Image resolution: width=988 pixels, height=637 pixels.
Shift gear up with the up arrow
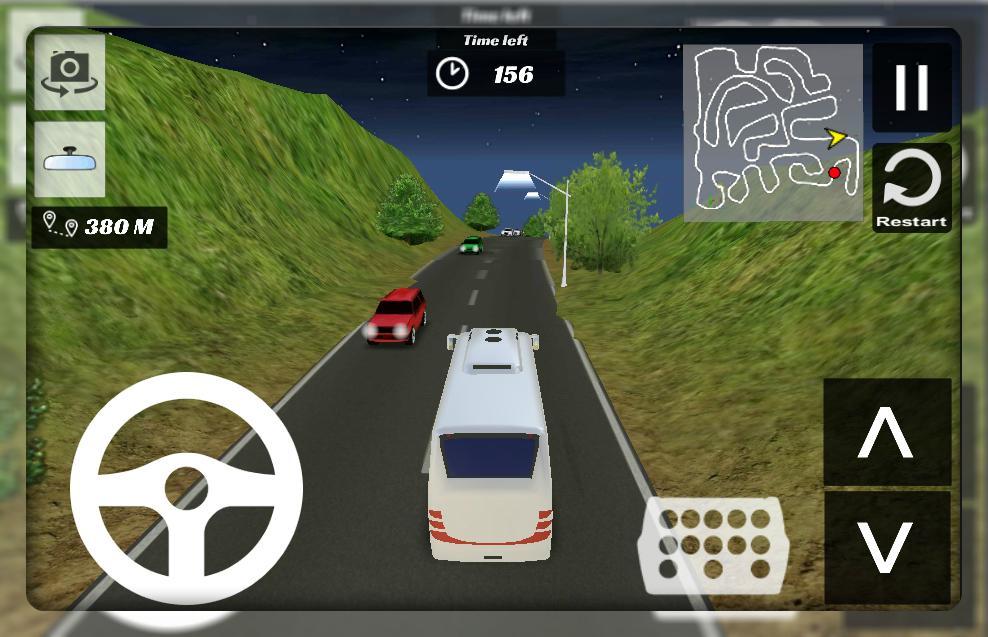click(886, 433)
